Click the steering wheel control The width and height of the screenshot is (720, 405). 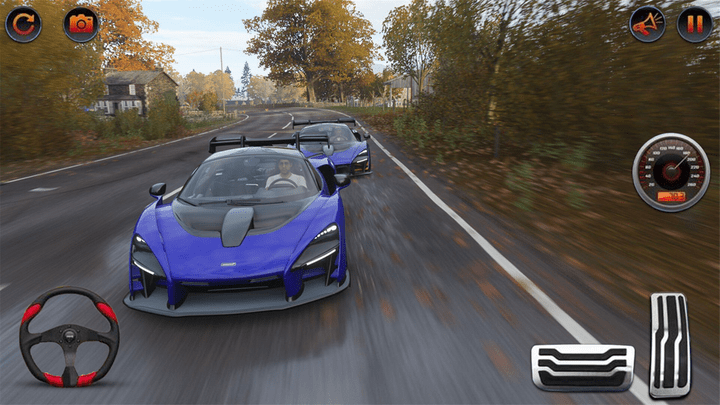[69, 337]
